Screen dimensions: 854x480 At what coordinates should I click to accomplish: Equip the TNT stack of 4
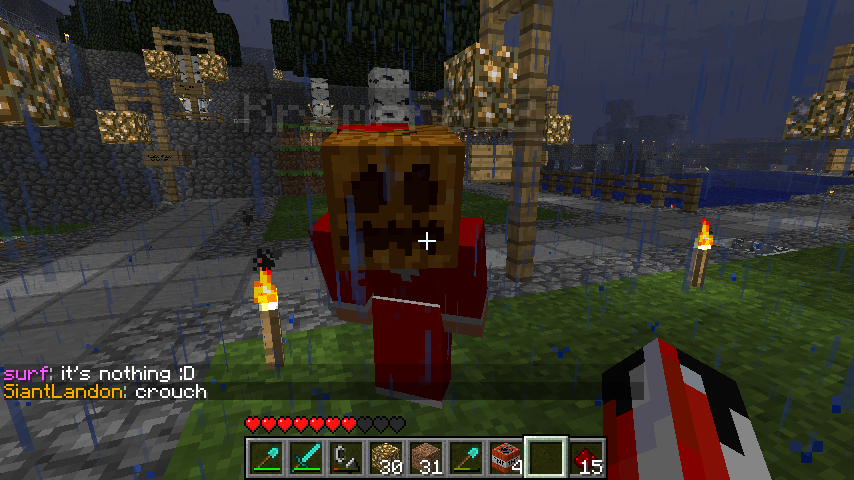(505, 457)
